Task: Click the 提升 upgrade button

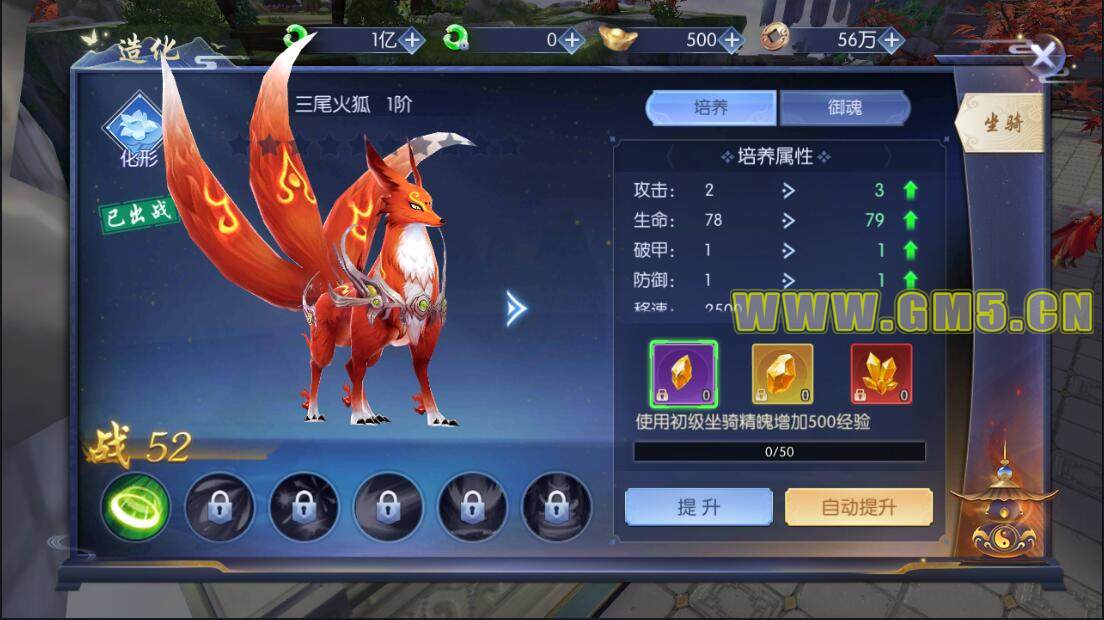Action: (698, 507)
